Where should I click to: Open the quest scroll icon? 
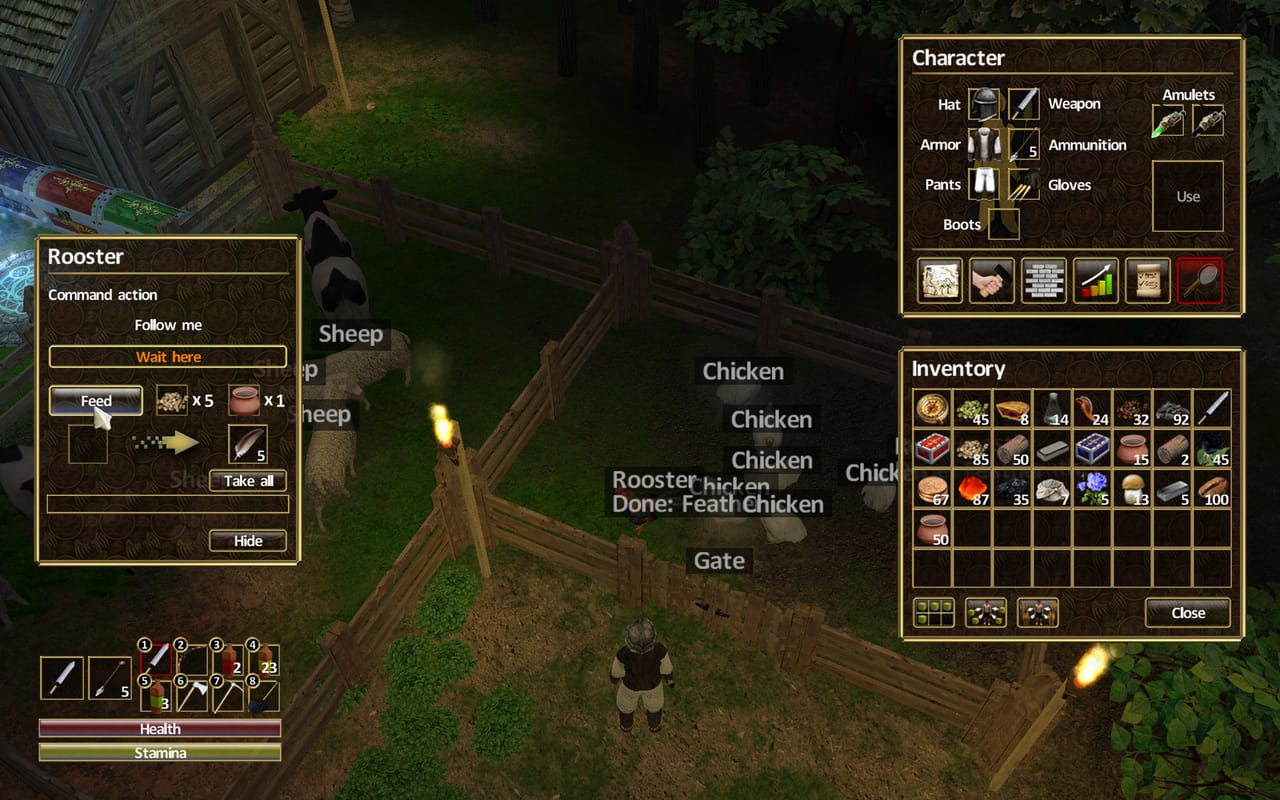pyautogui.click(x=1147, y=281)
